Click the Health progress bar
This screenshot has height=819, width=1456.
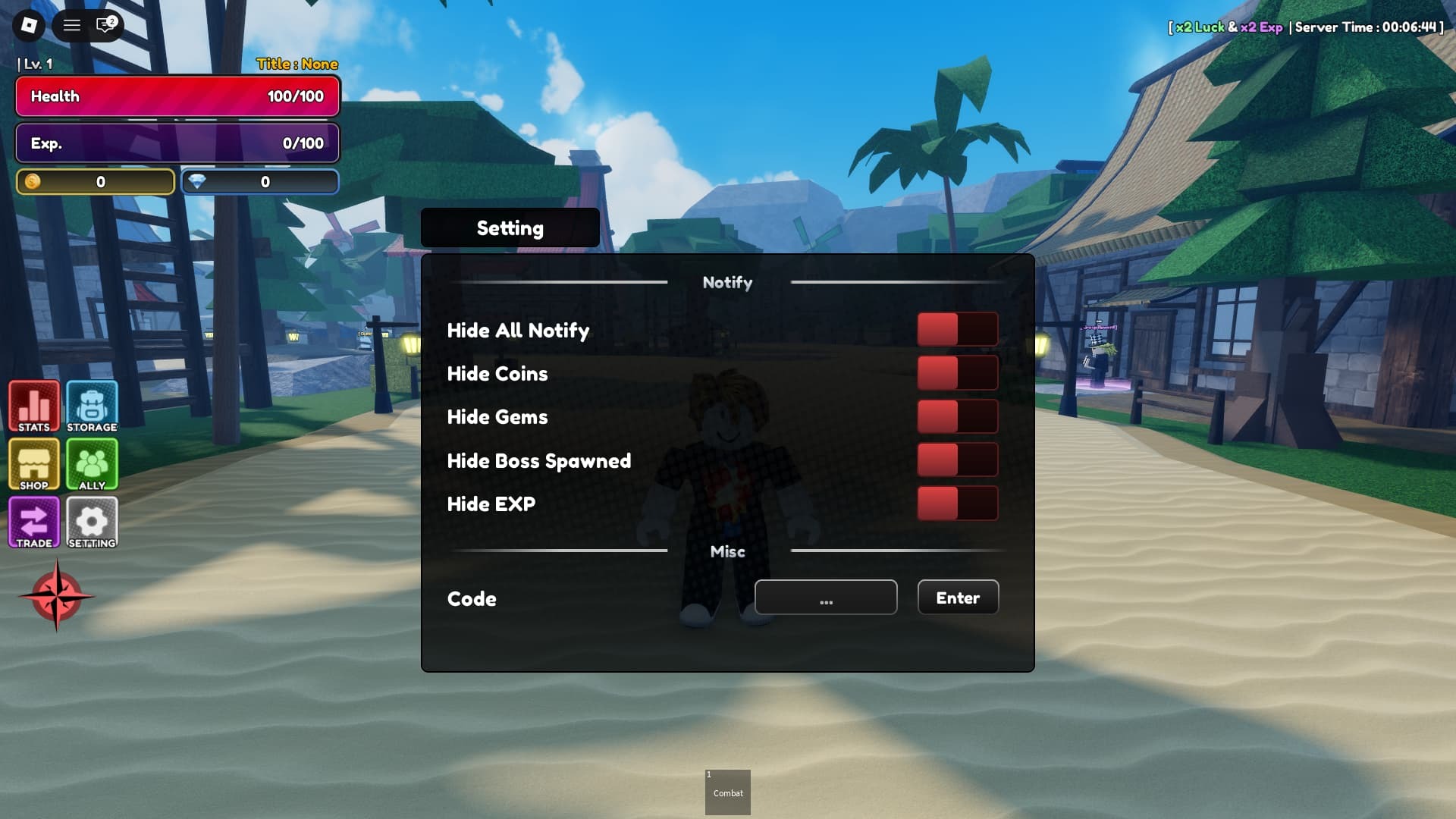177,96
